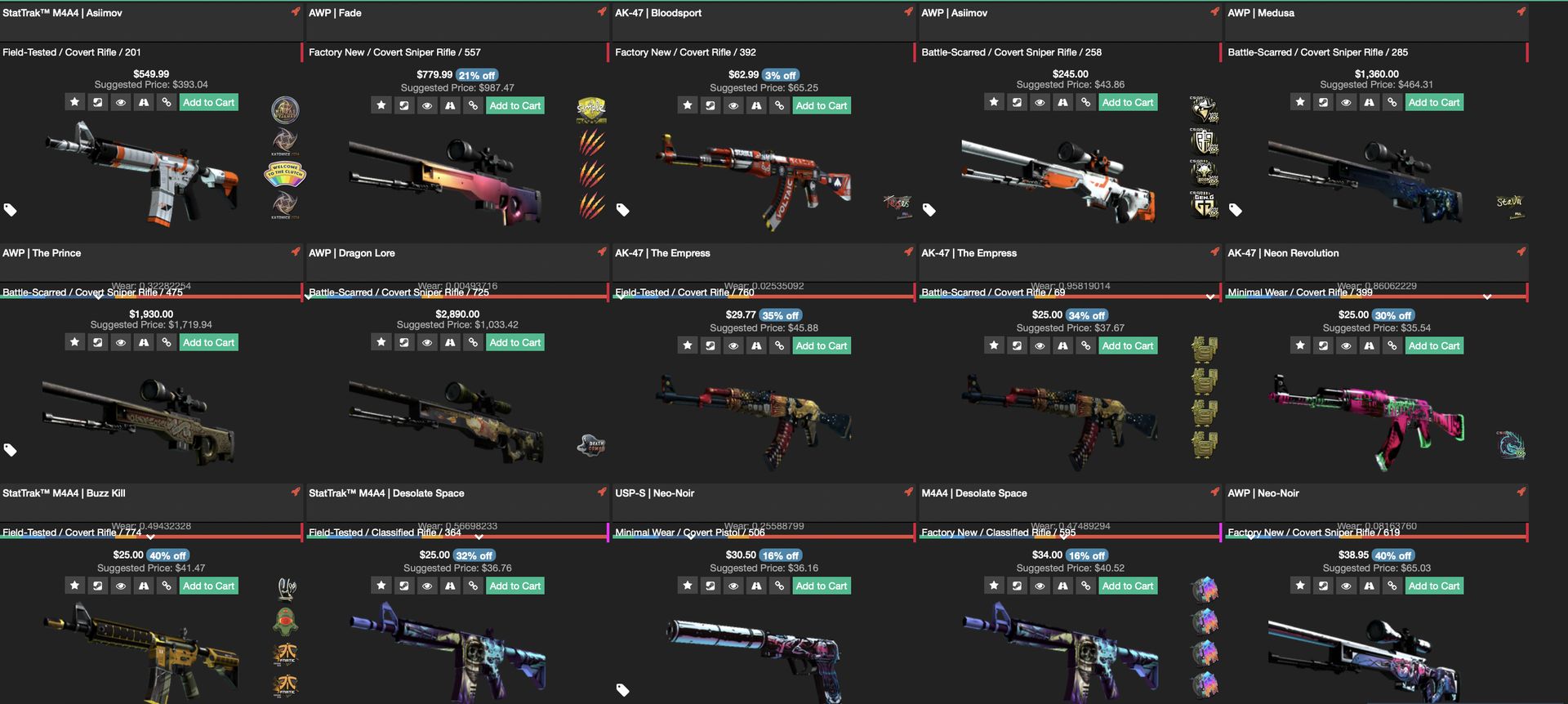
Task: Inspect AK-47 Bloodsport with binoculars icon
Action: [756, 105]
